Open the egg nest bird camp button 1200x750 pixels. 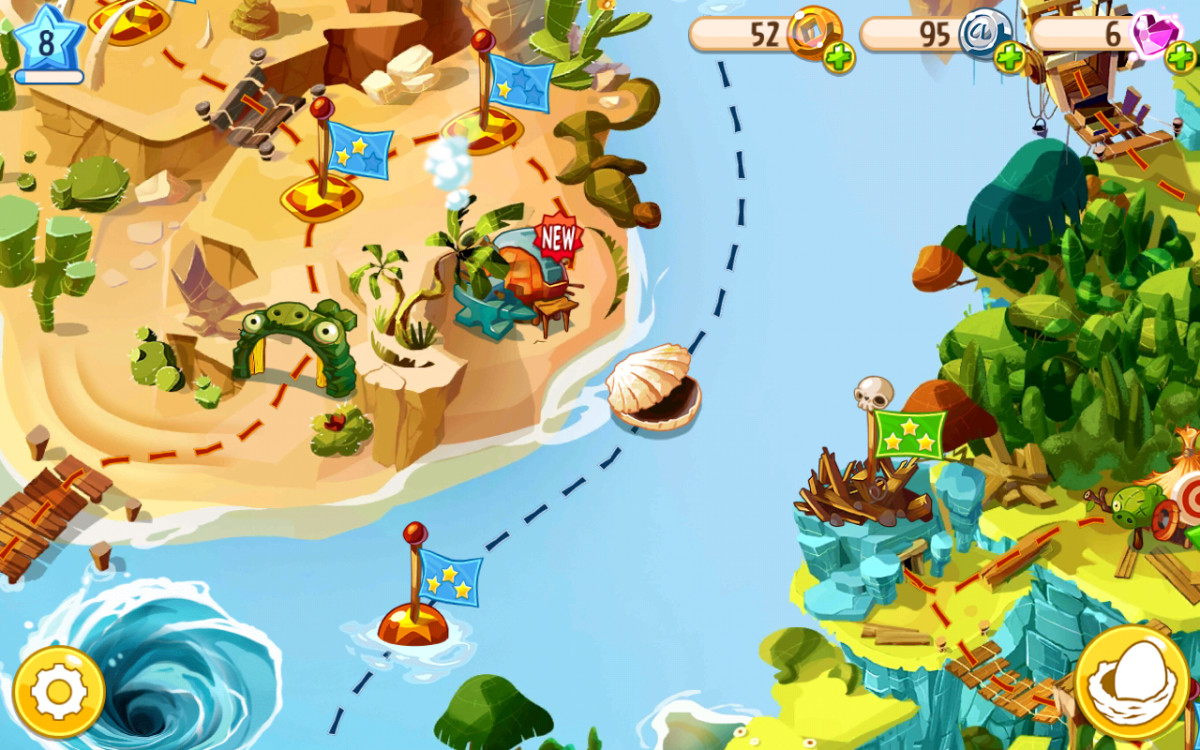click(x=1132, y=685)
